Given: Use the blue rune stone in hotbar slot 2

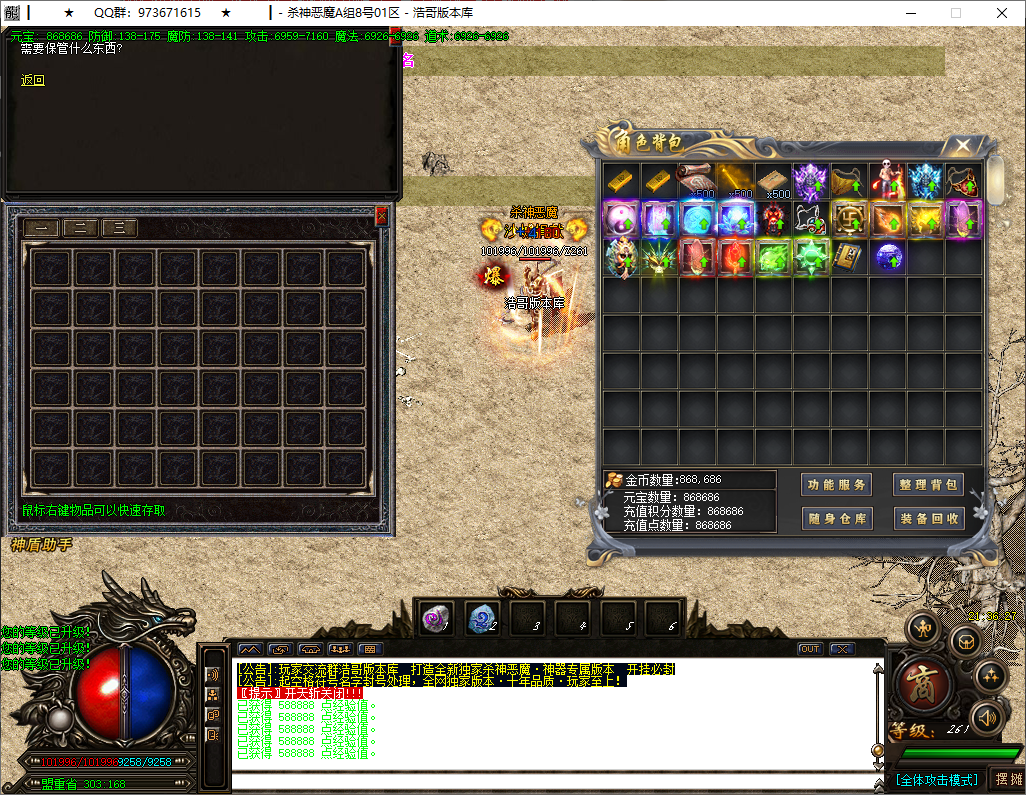Looking at the screenshot, I should (x=481, y=620).
